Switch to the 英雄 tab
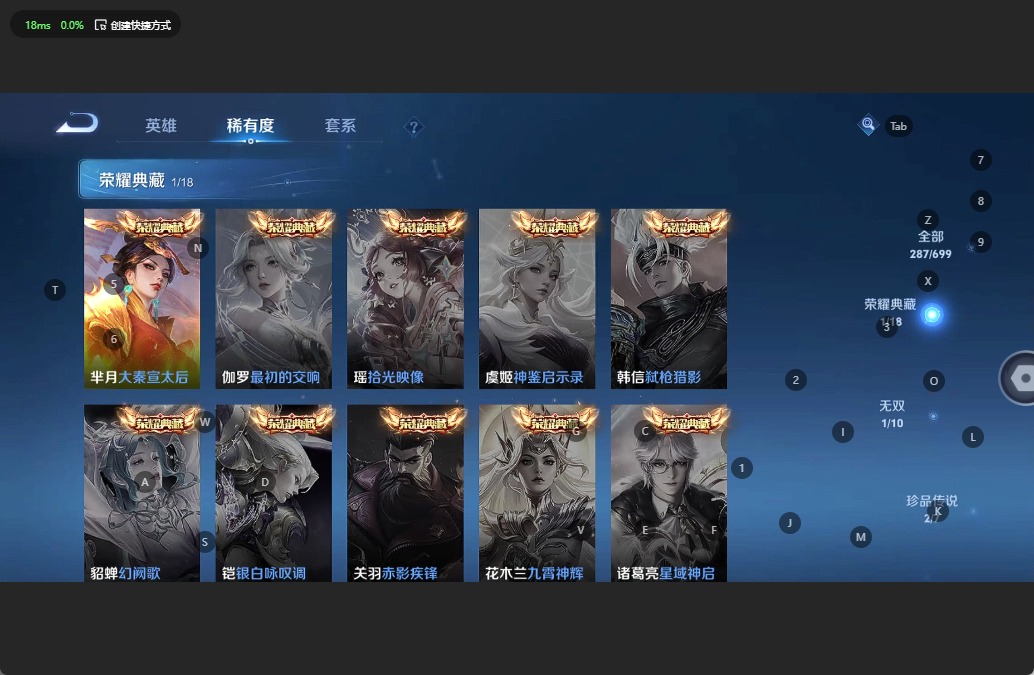1034x675 pixels. pos(161,126)
